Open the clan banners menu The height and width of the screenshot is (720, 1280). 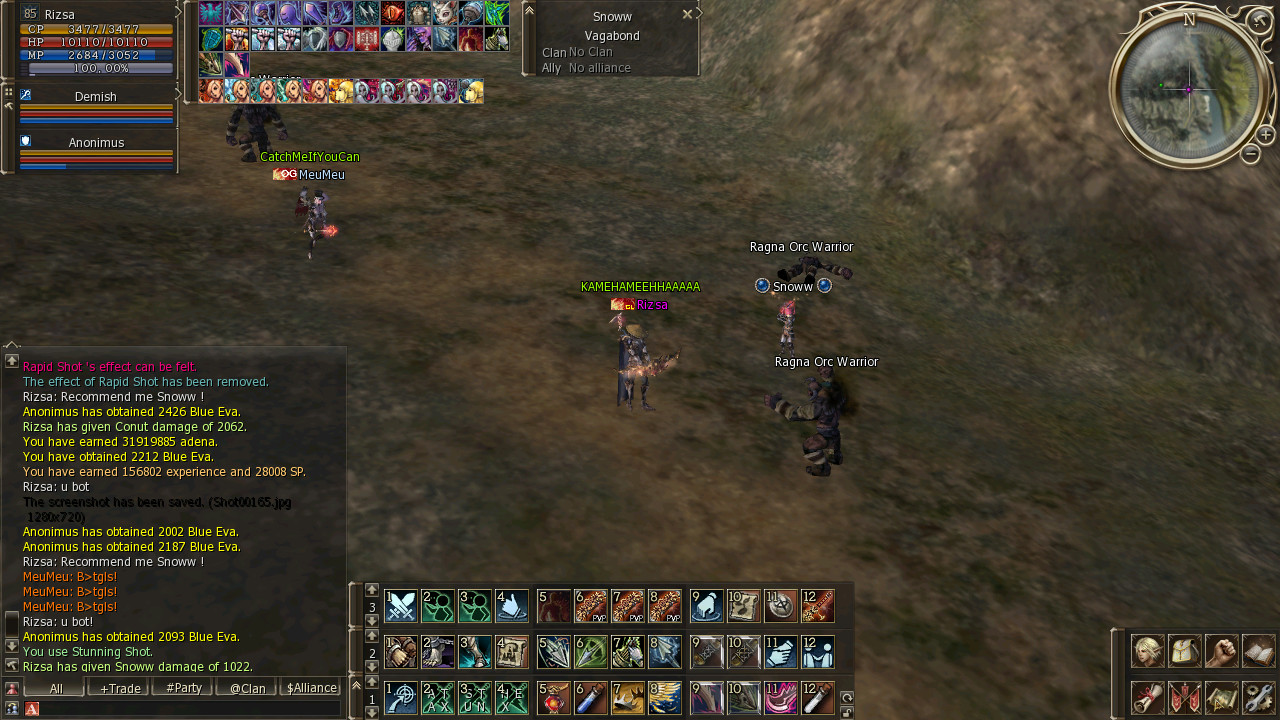point(1184,697)
